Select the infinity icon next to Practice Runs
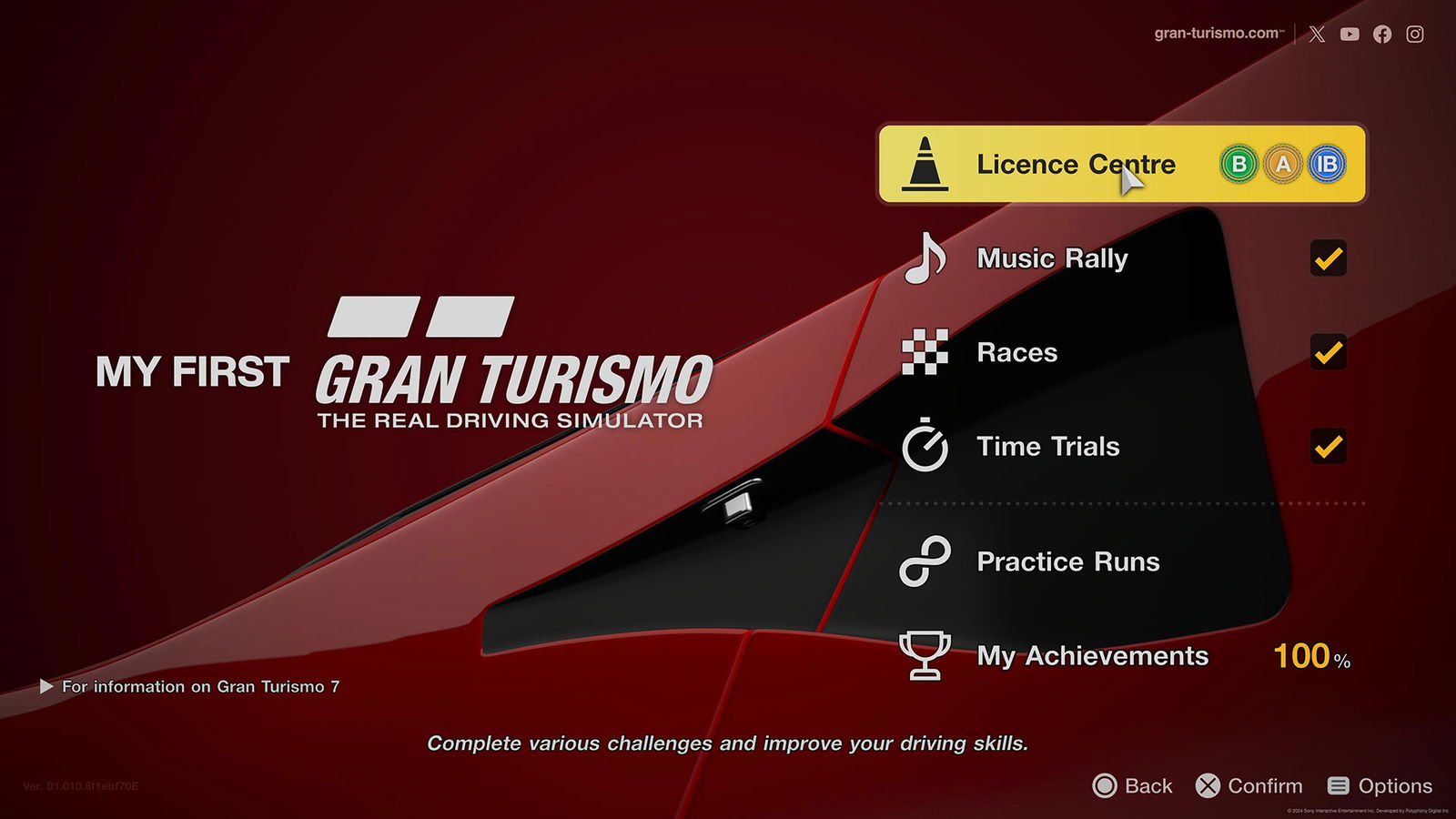1456x819 pixels. point(924,561)
